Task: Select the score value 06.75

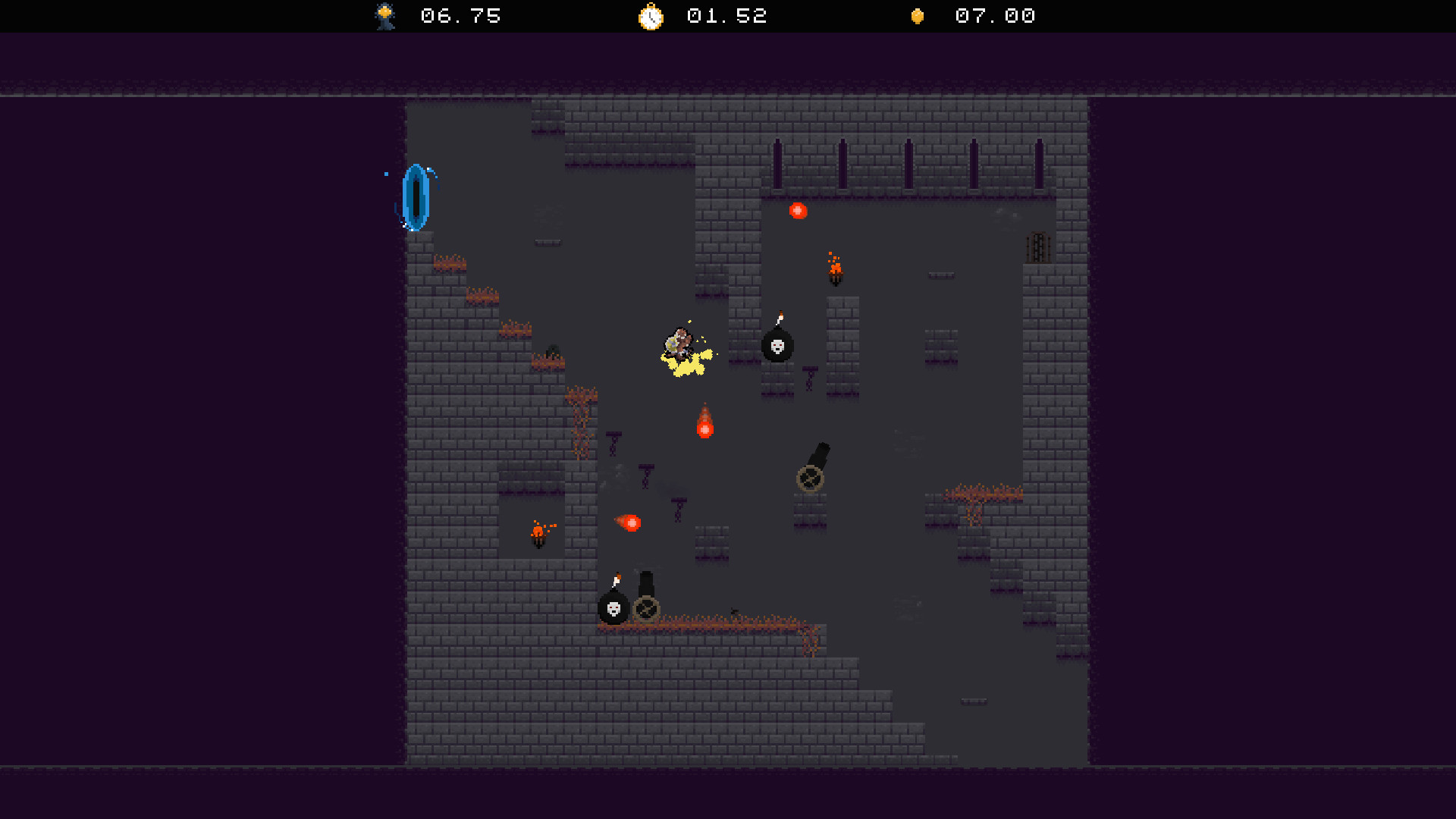Action: (x=460, y=16)
